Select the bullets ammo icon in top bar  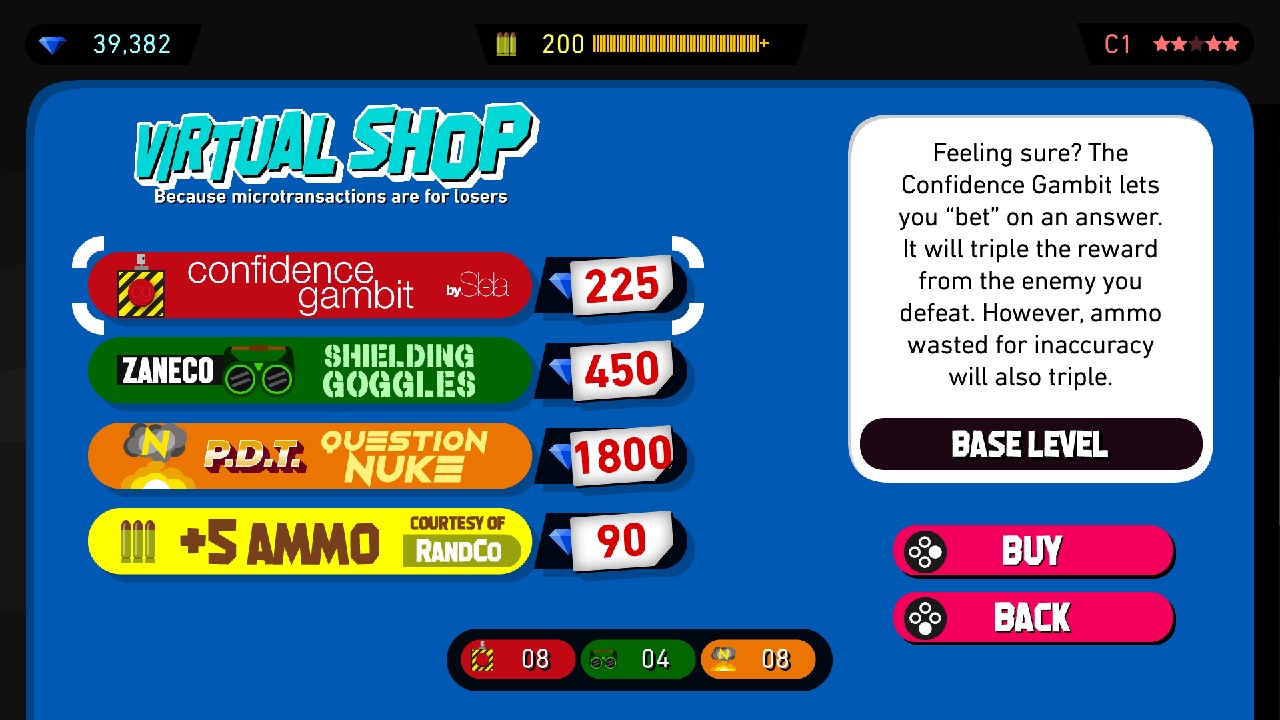pos(507,43)
